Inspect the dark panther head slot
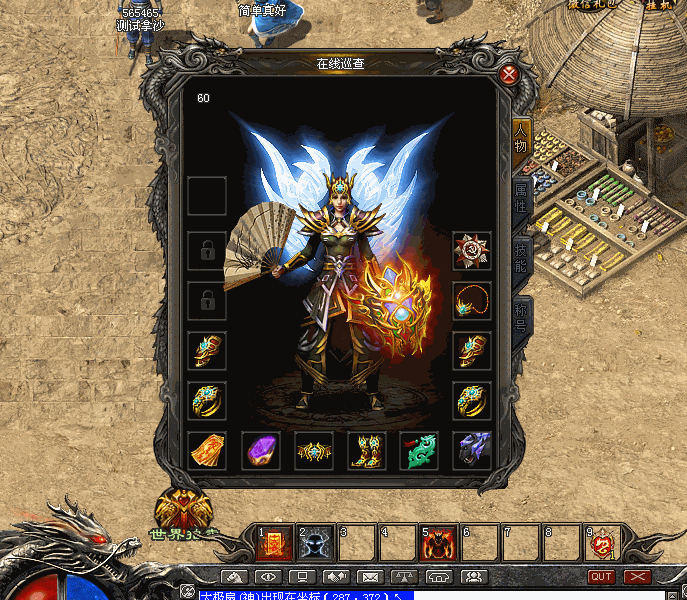Viewport: 687px width, 600px height. [x=471, y=451]
